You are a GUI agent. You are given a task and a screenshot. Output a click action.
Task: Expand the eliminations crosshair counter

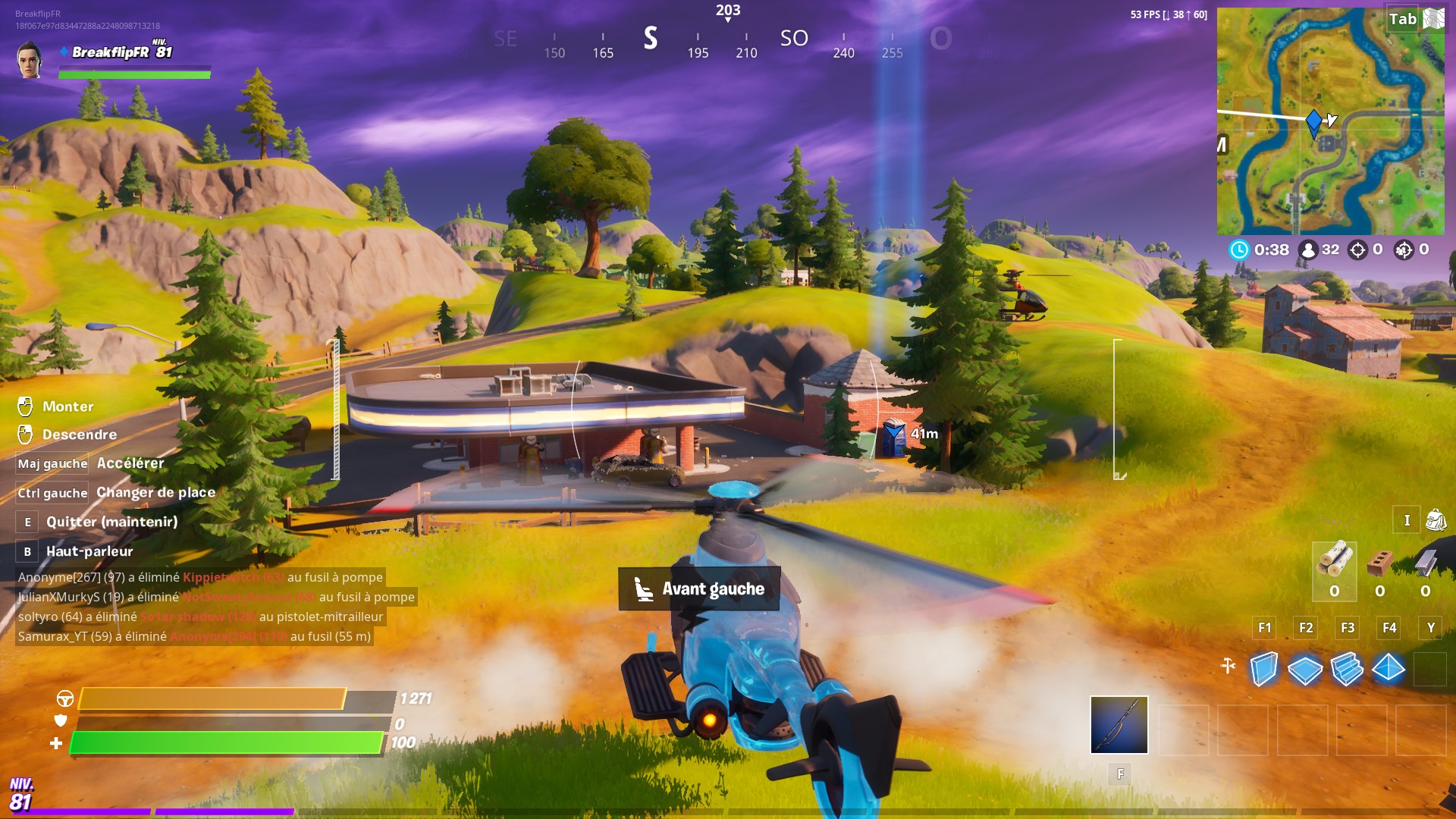(1360, 249)
